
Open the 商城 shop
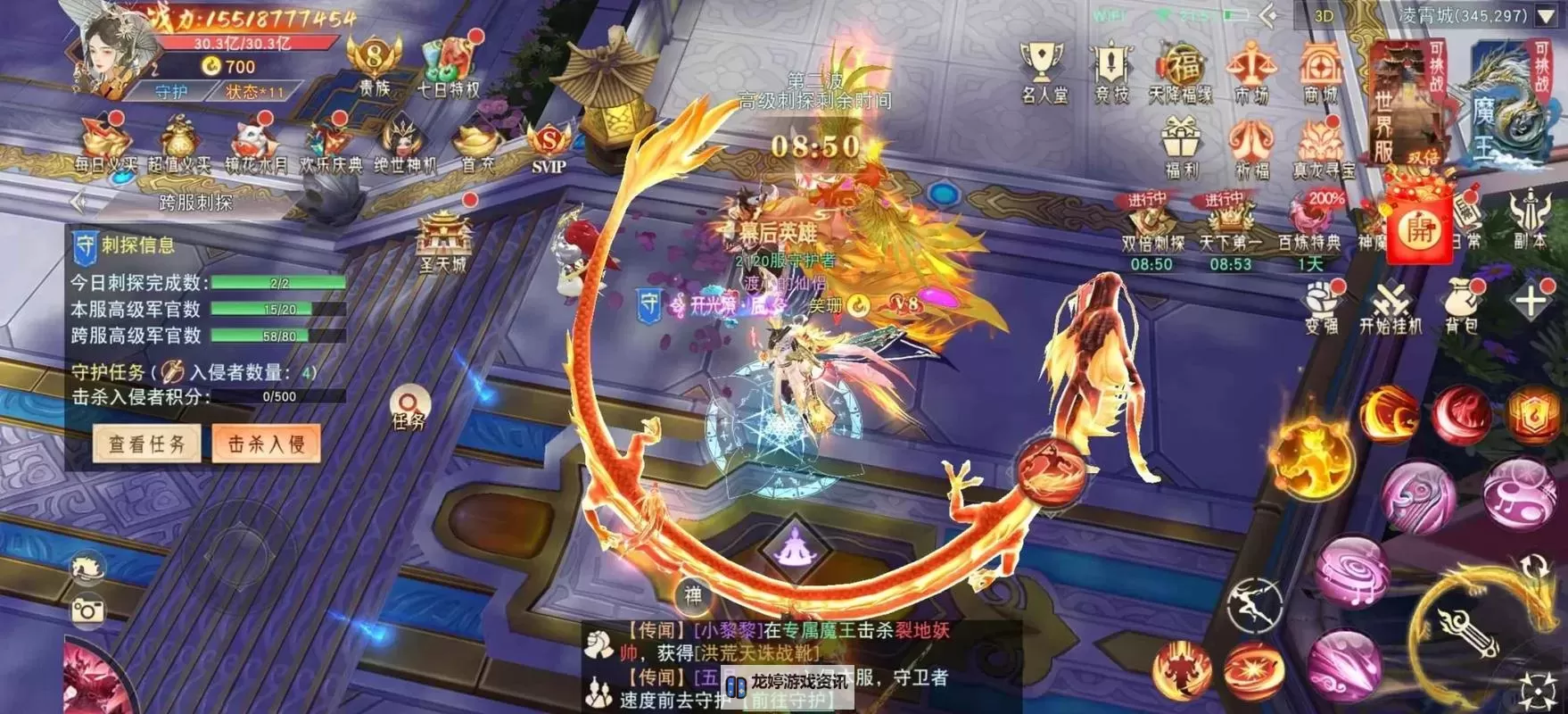point(1320,71)
